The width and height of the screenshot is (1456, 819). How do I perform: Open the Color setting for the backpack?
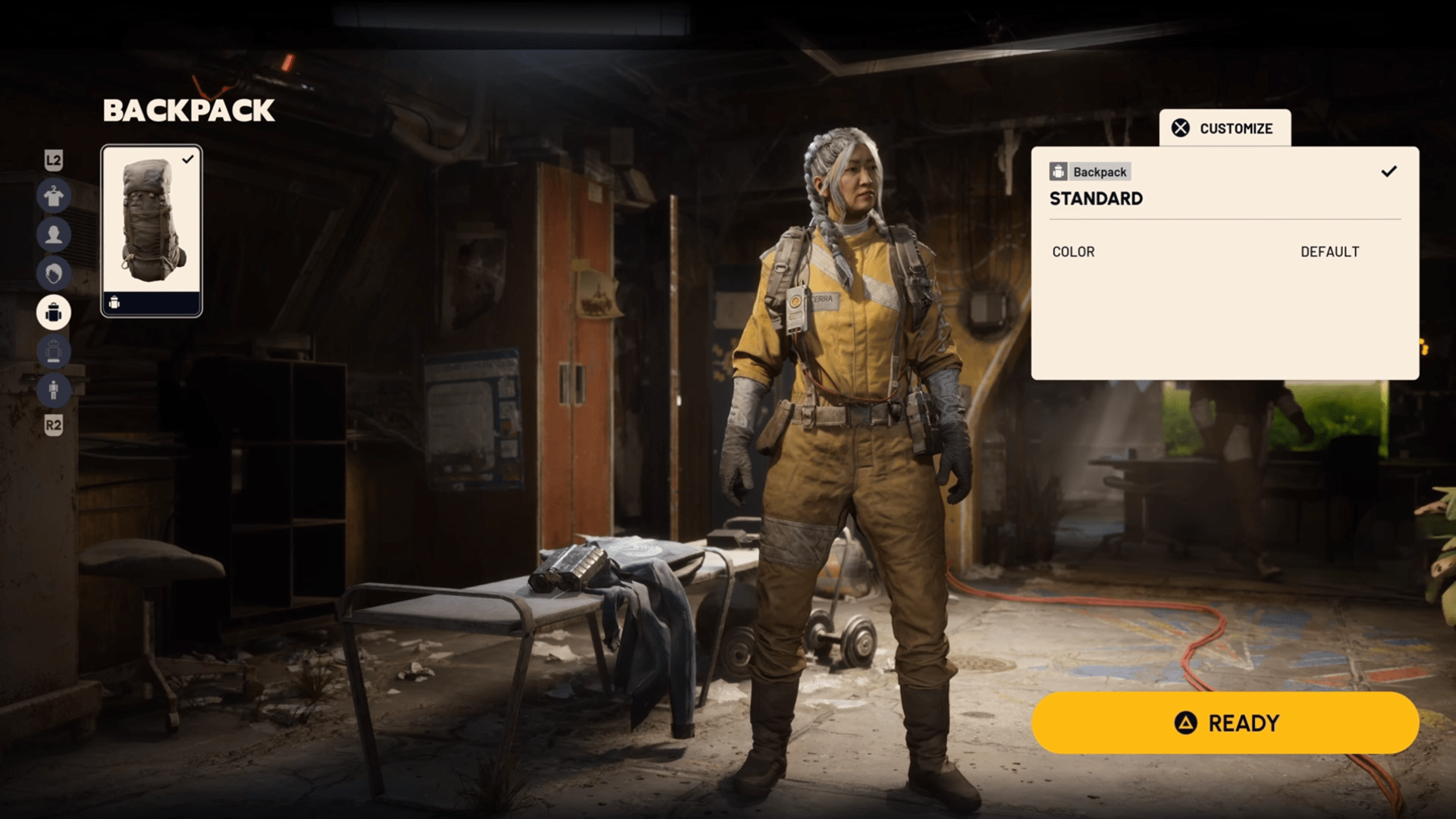[1072, 252]
